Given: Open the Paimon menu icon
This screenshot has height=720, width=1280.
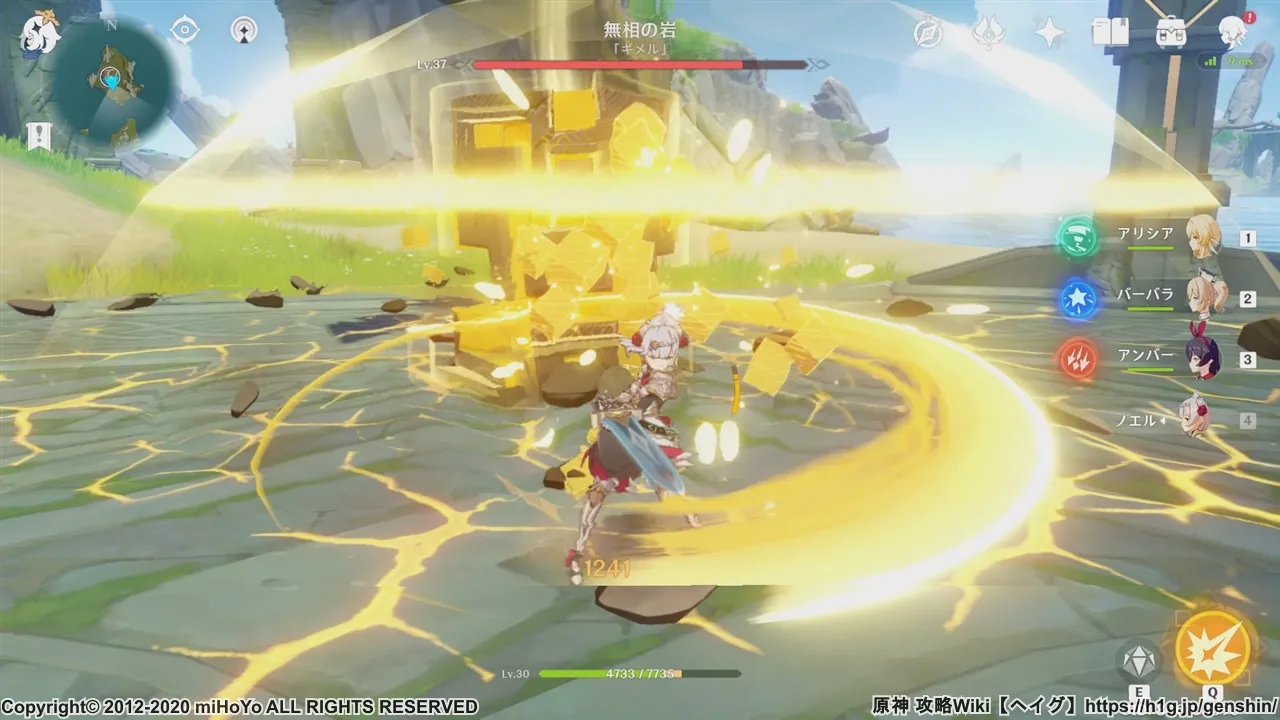Looking at the screenshot, I should [41, 33].
